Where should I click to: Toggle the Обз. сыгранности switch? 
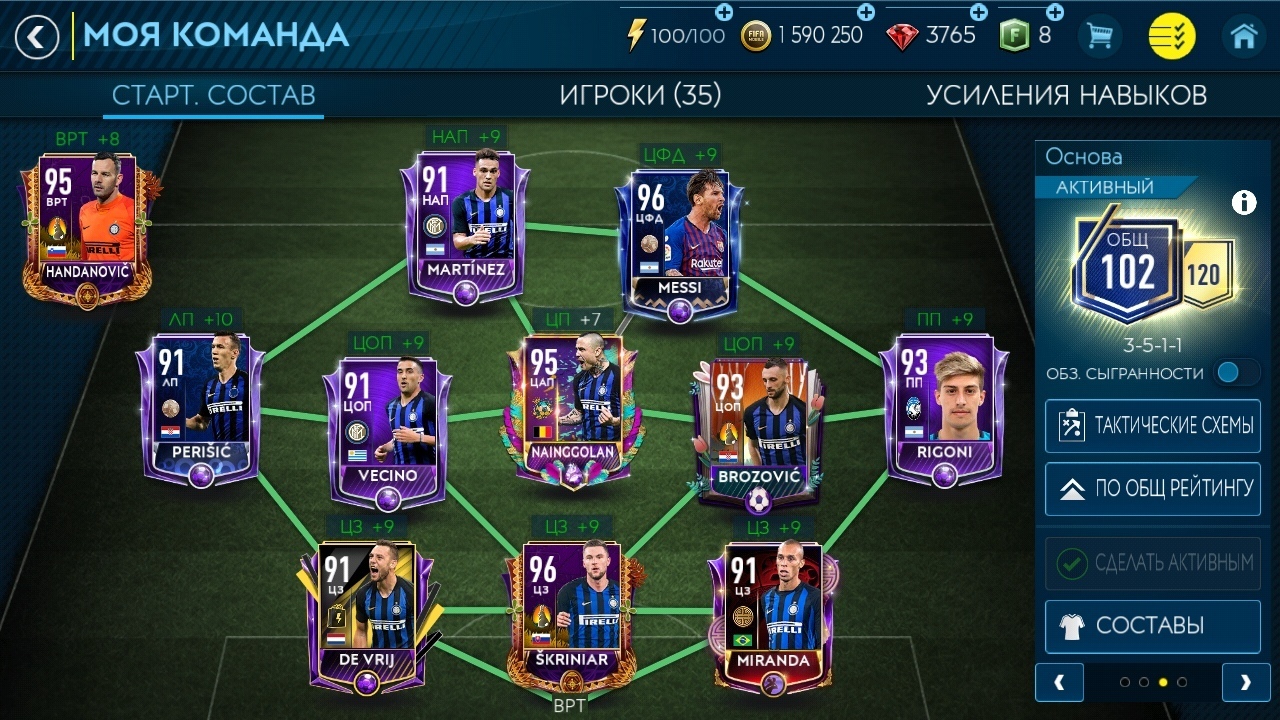(1236, 373)
